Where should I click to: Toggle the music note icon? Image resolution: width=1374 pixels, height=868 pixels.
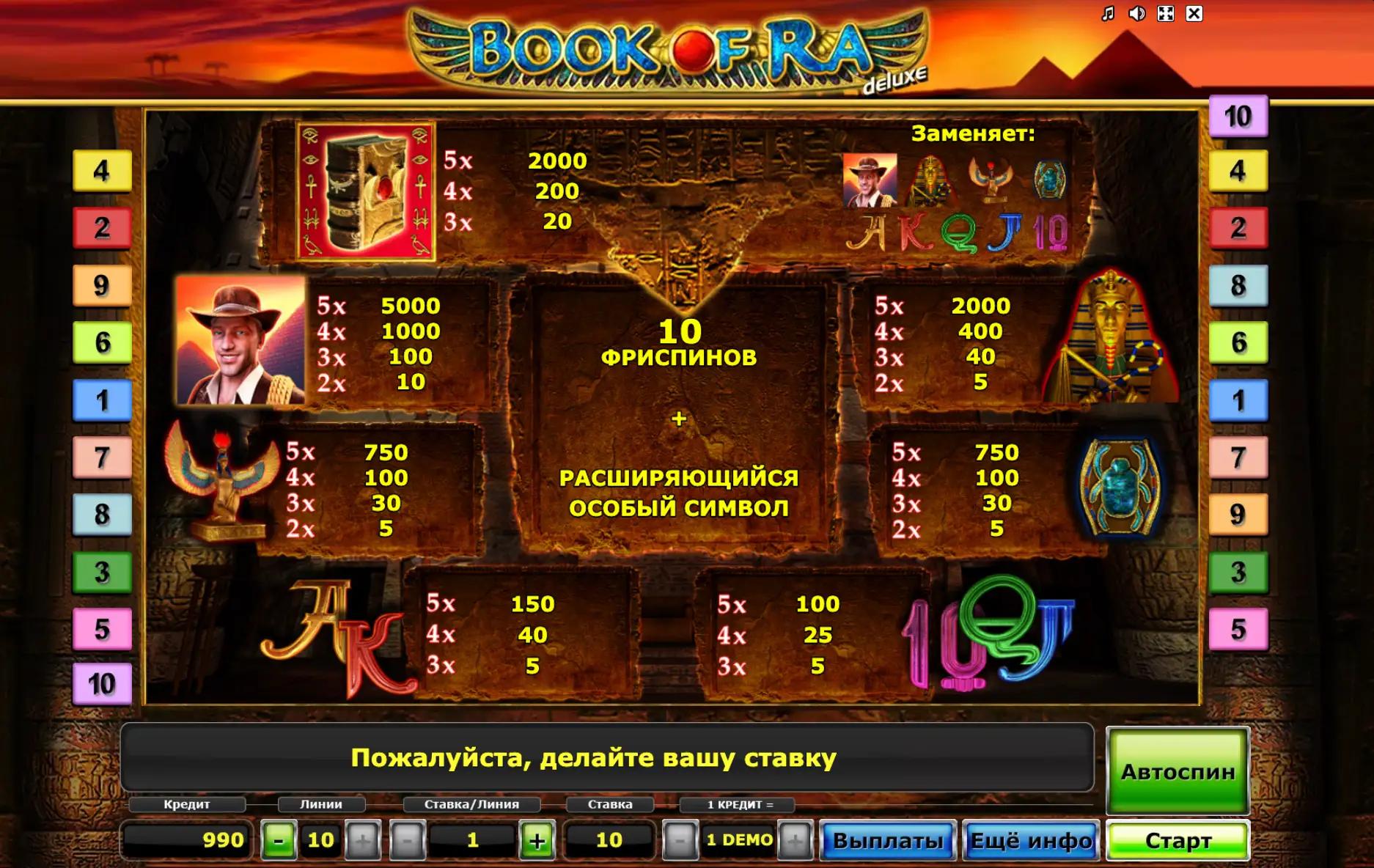click(x=1108, y=14)
